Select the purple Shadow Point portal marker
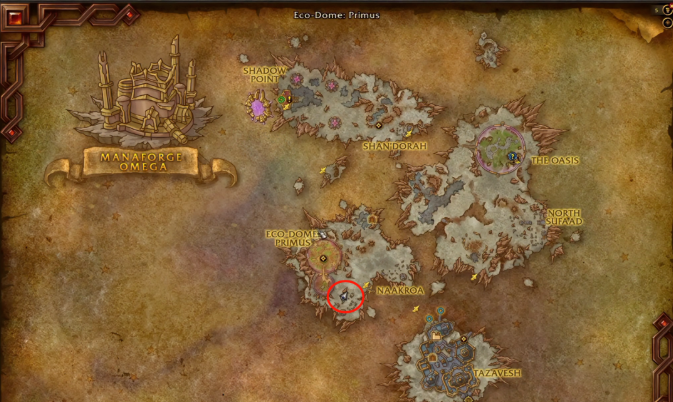This screenshot has width=673, height=402. [258, 107]
